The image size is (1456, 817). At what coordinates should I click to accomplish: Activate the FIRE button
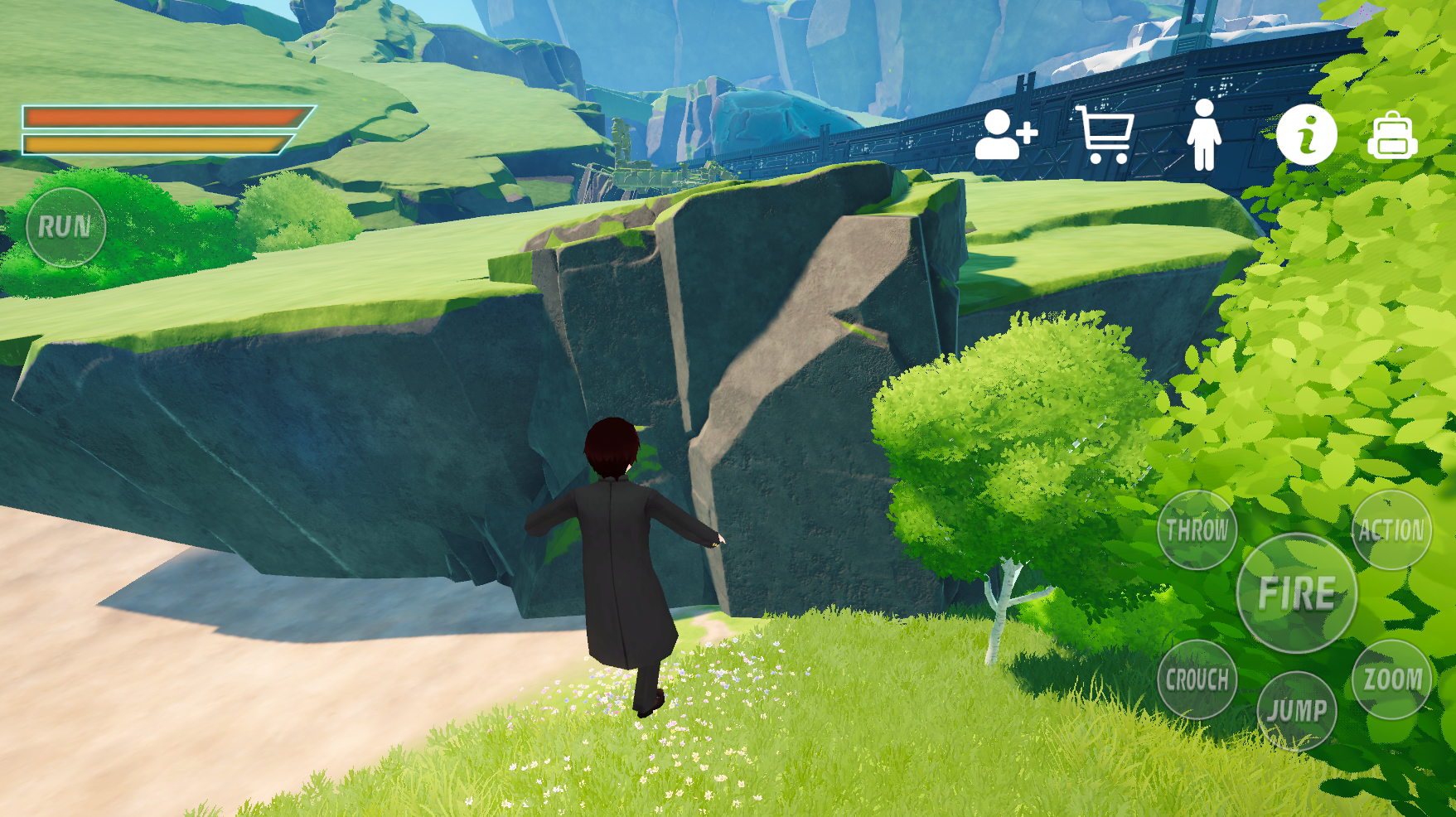1296,593
